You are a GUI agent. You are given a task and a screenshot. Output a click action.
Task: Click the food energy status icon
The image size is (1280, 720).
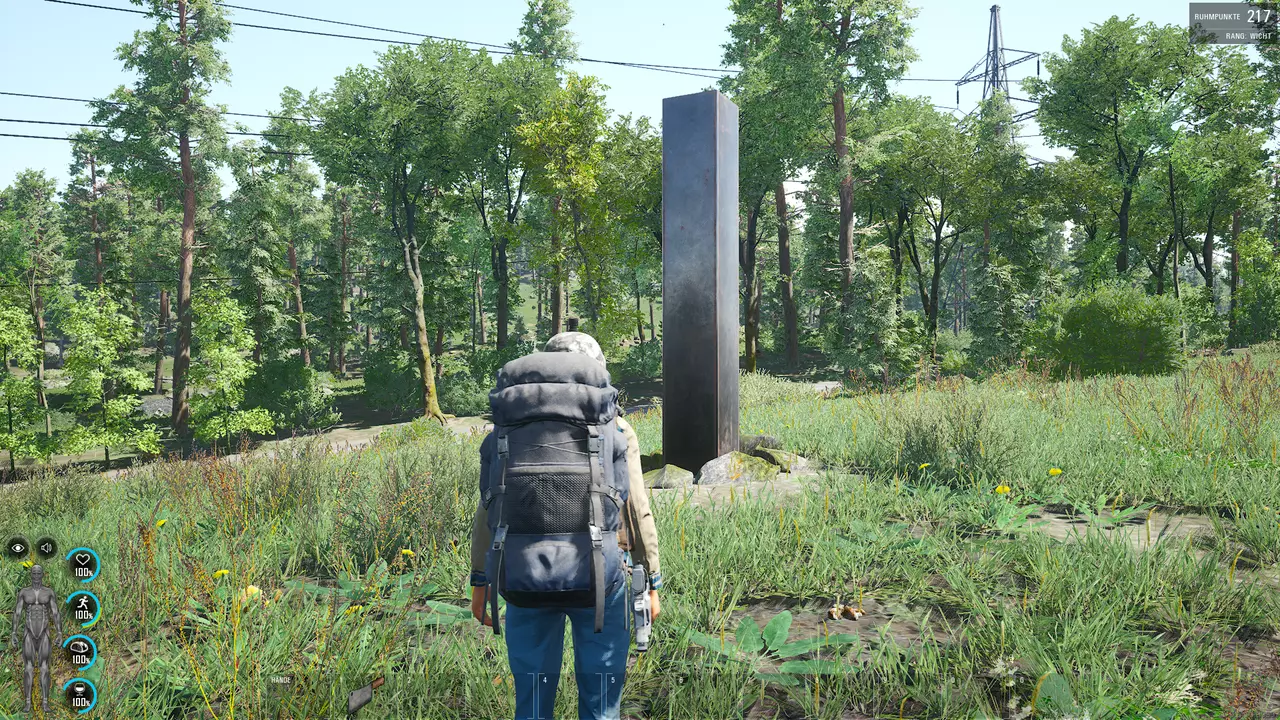(x=80, y=652)
